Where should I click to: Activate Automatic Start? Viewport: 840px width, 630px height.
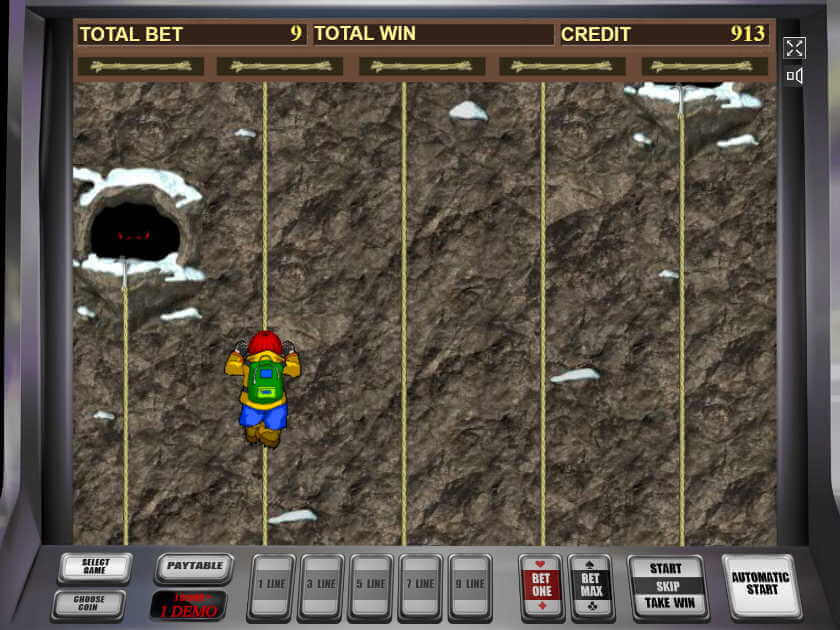click(761, 584)
